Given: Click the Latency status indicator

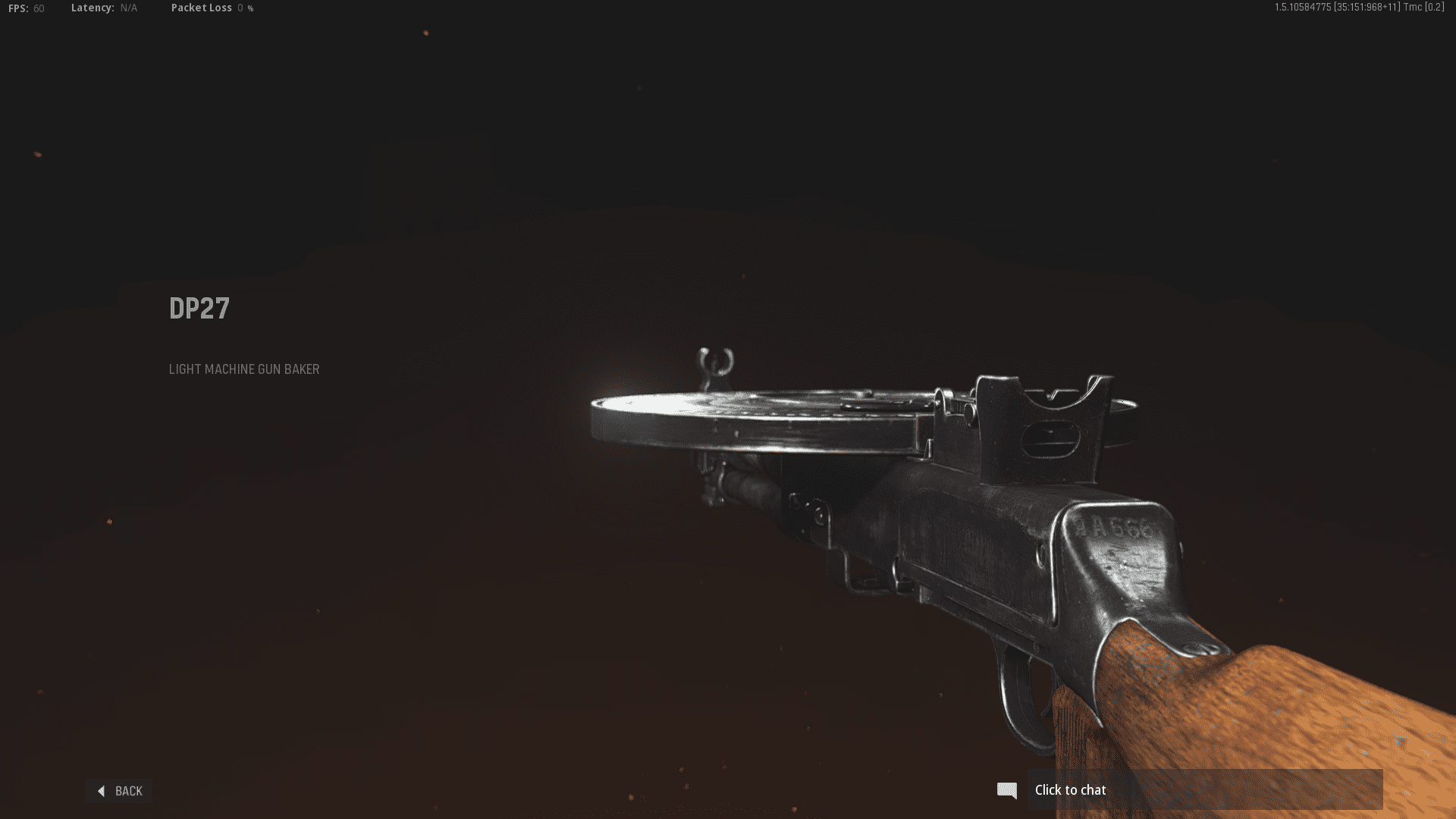Looking at the screenshot, I should coord(102,8).
